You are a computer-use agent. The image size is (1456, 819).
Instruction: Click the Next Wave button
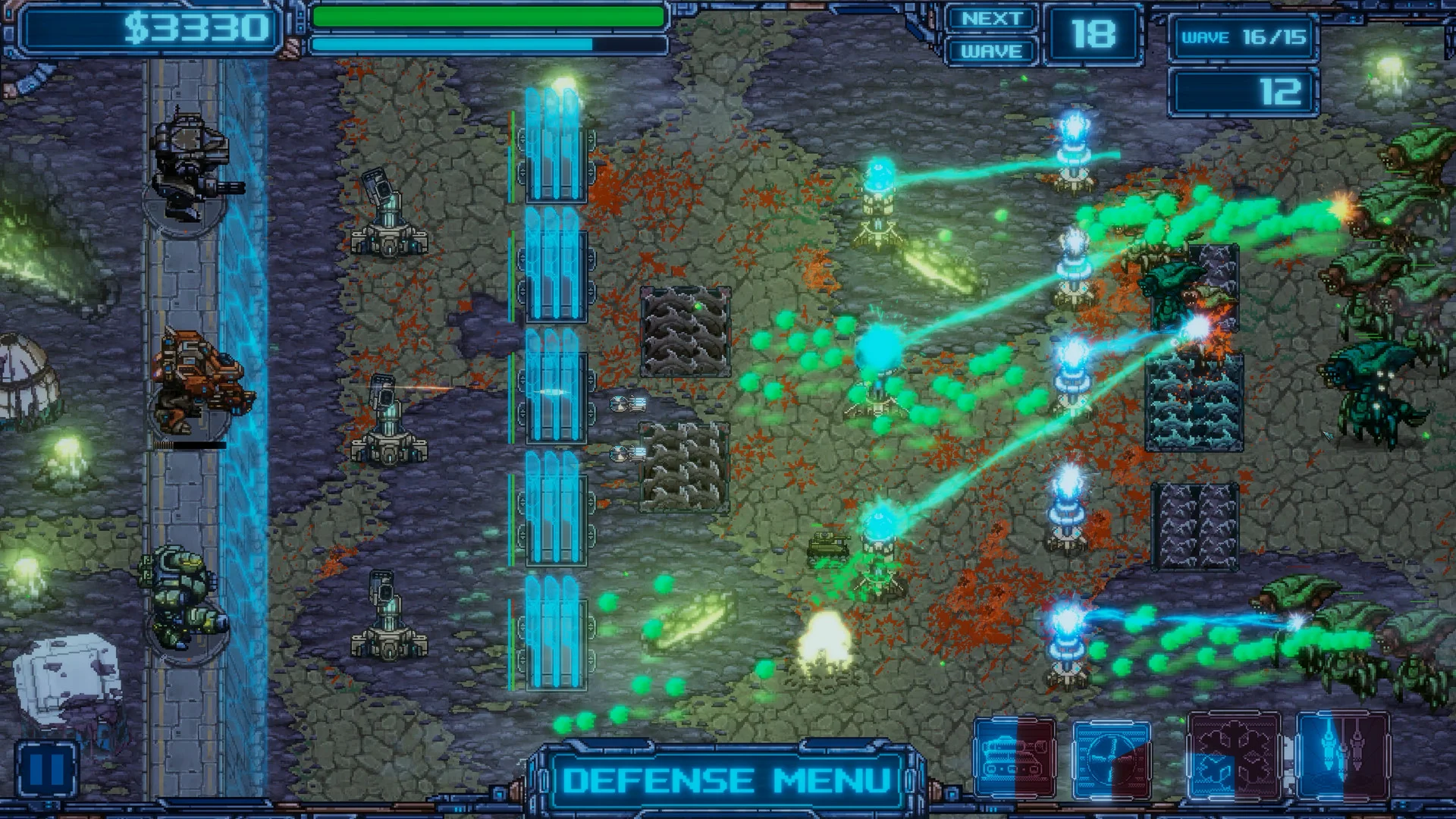point(990,34)
